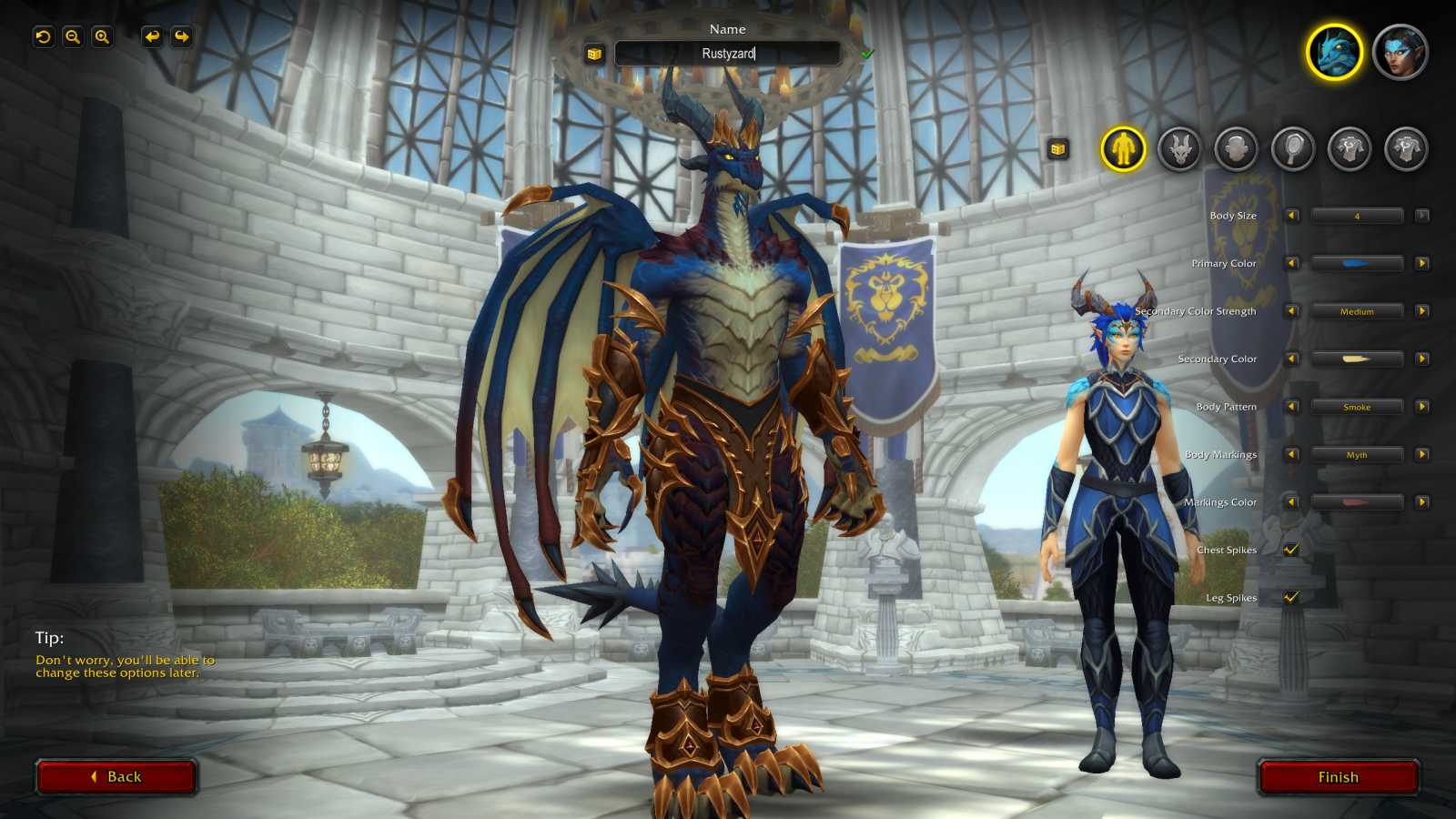Screen dimensions: 1456x819
Task: Switch to the dragon form portrait
Action: tap(1333, 53)
